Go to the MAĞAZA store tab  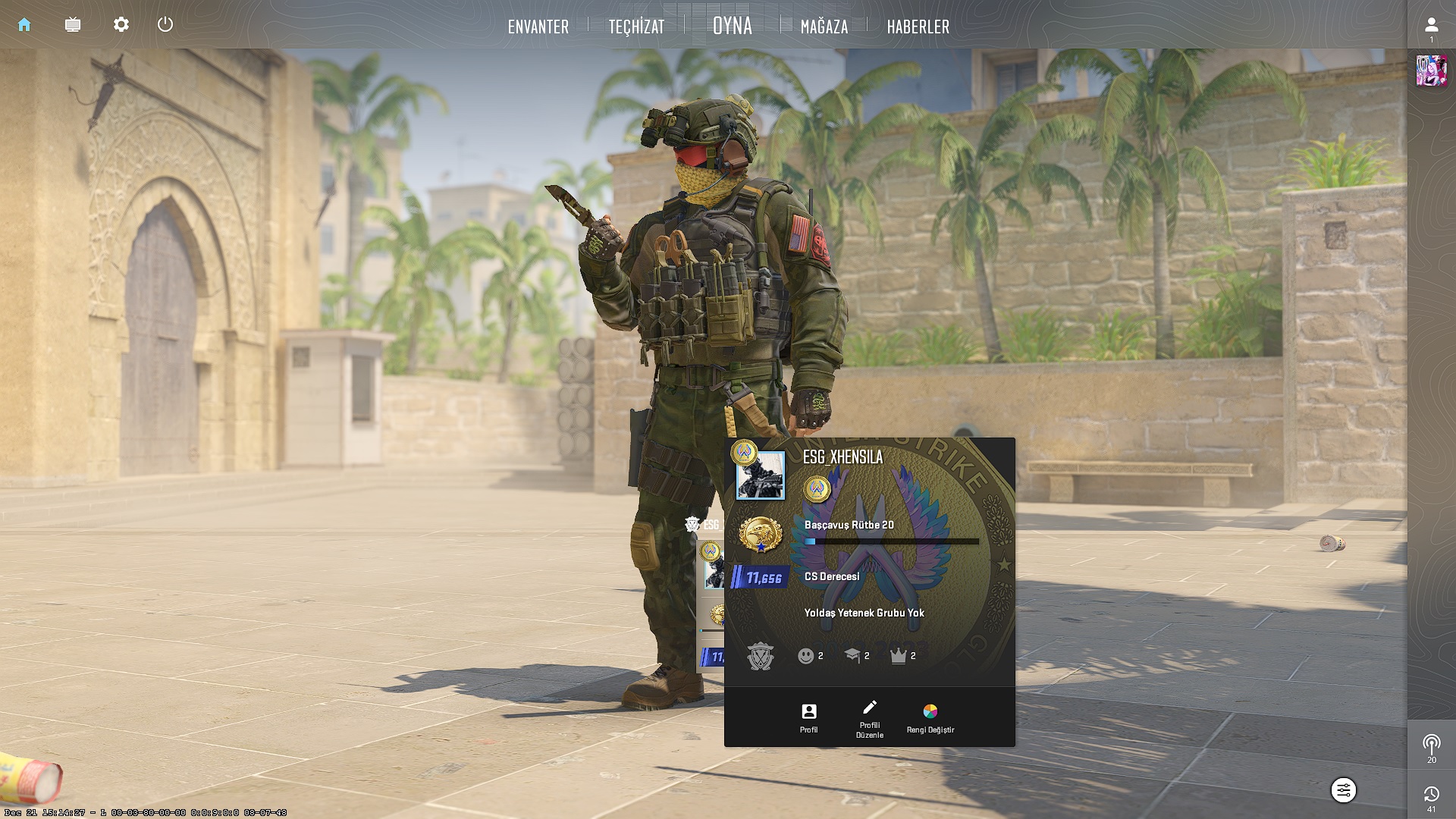(x=824, y=27)
